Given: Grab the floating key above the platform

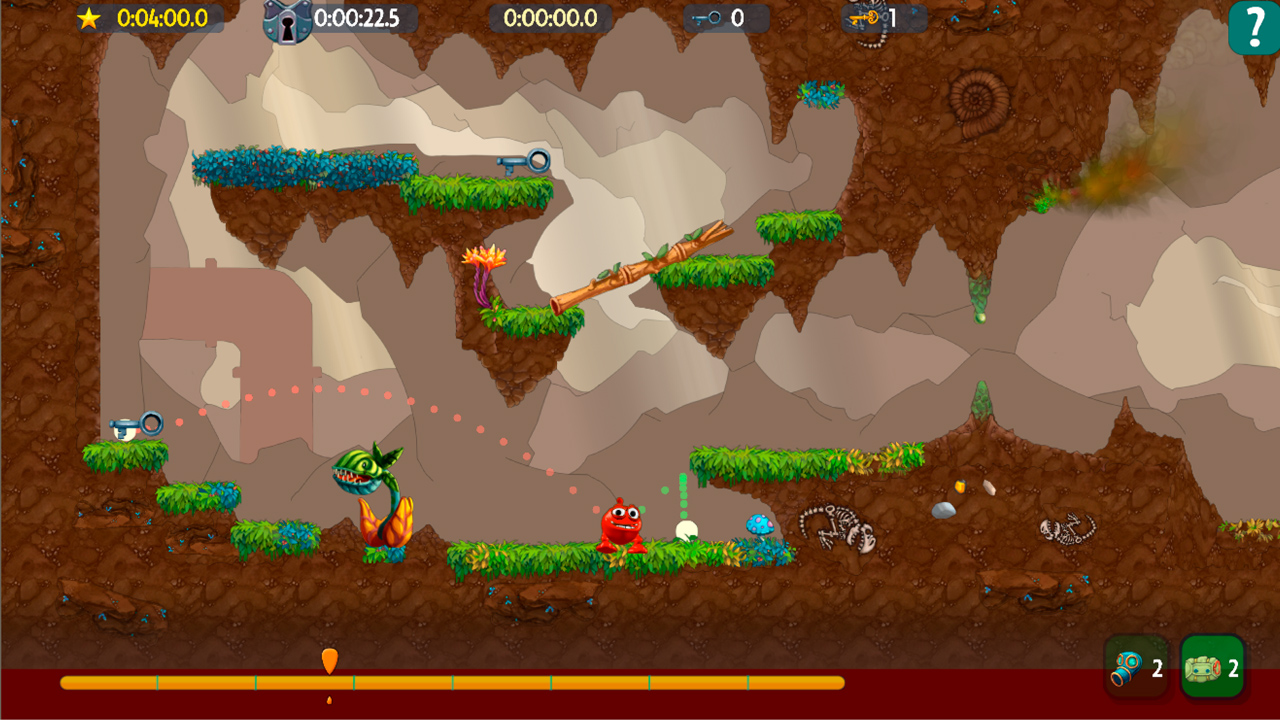Looking at the screenshot, I should 523,162.
